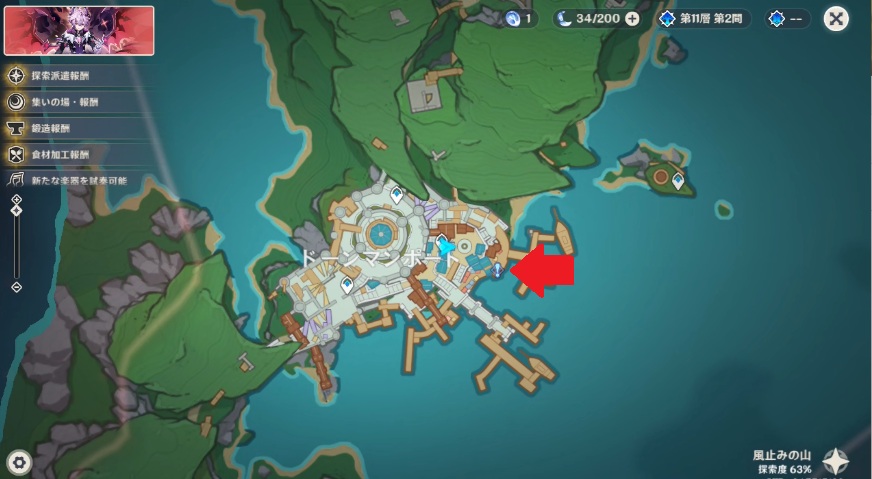872x479 pixels.
Task: Select the blue player position arrow
Action: point(448,245)
